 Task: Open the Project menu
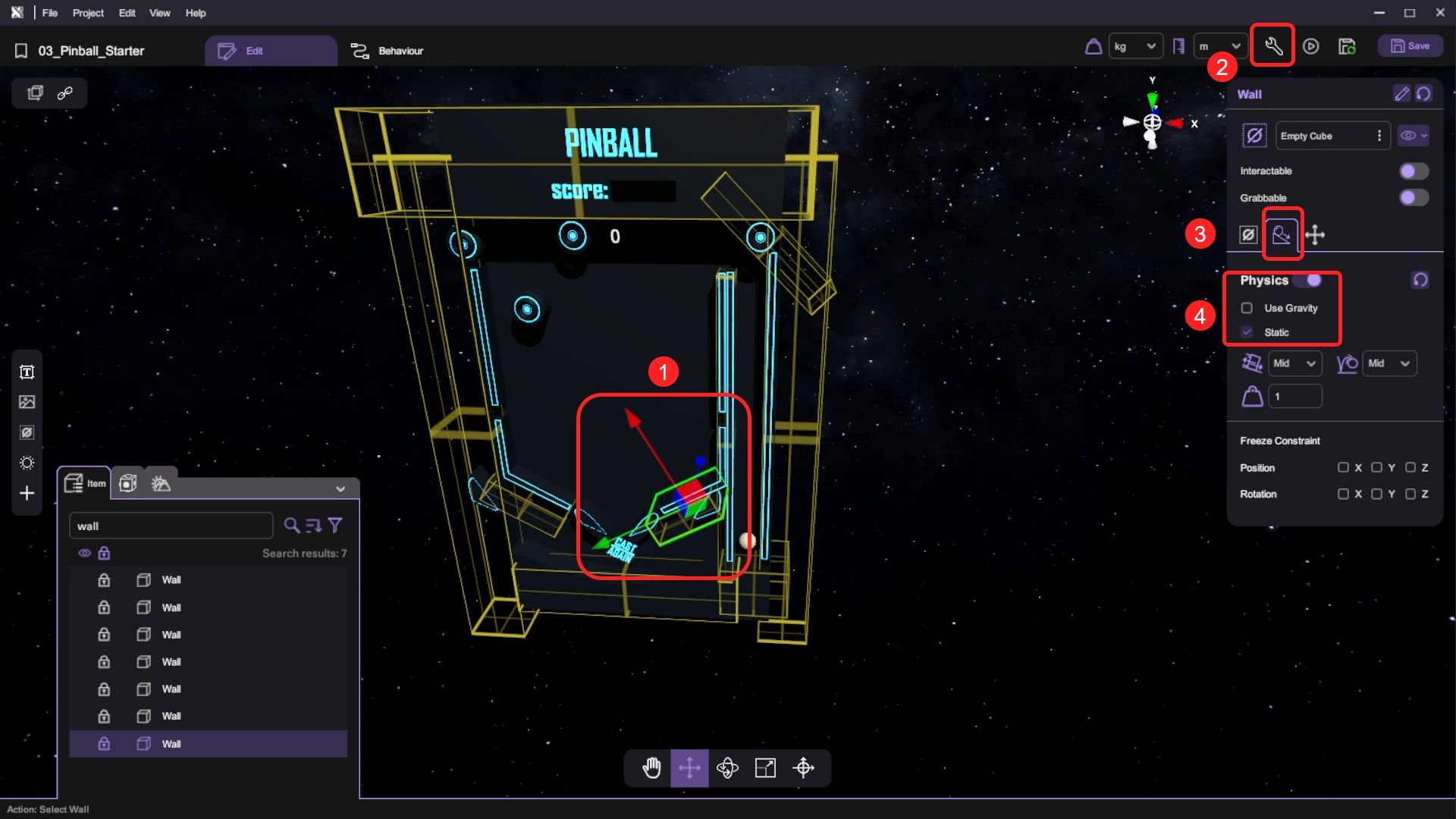click(x=88, y=13)
